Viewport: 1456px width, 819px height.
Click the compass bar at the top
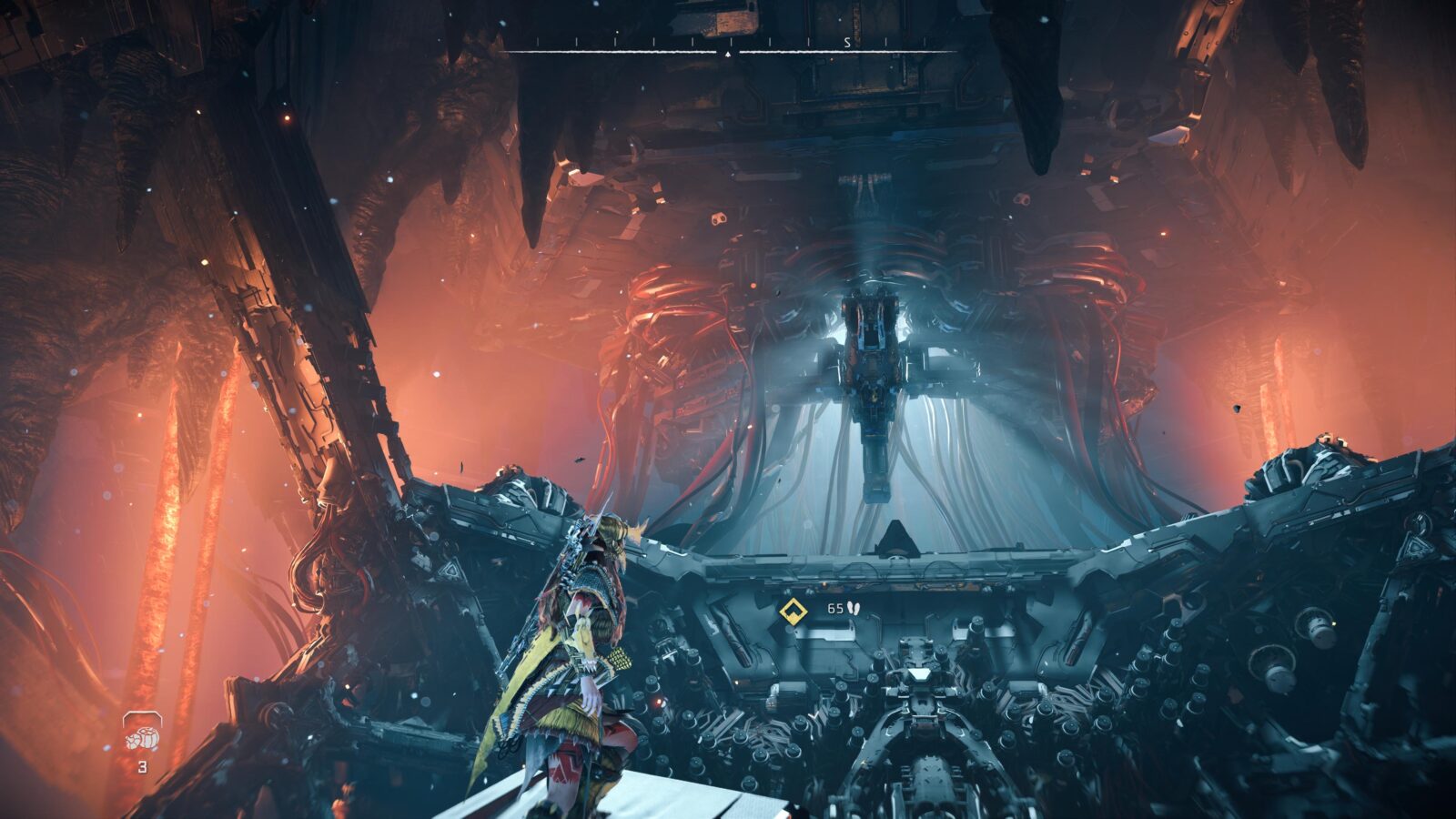730,47
